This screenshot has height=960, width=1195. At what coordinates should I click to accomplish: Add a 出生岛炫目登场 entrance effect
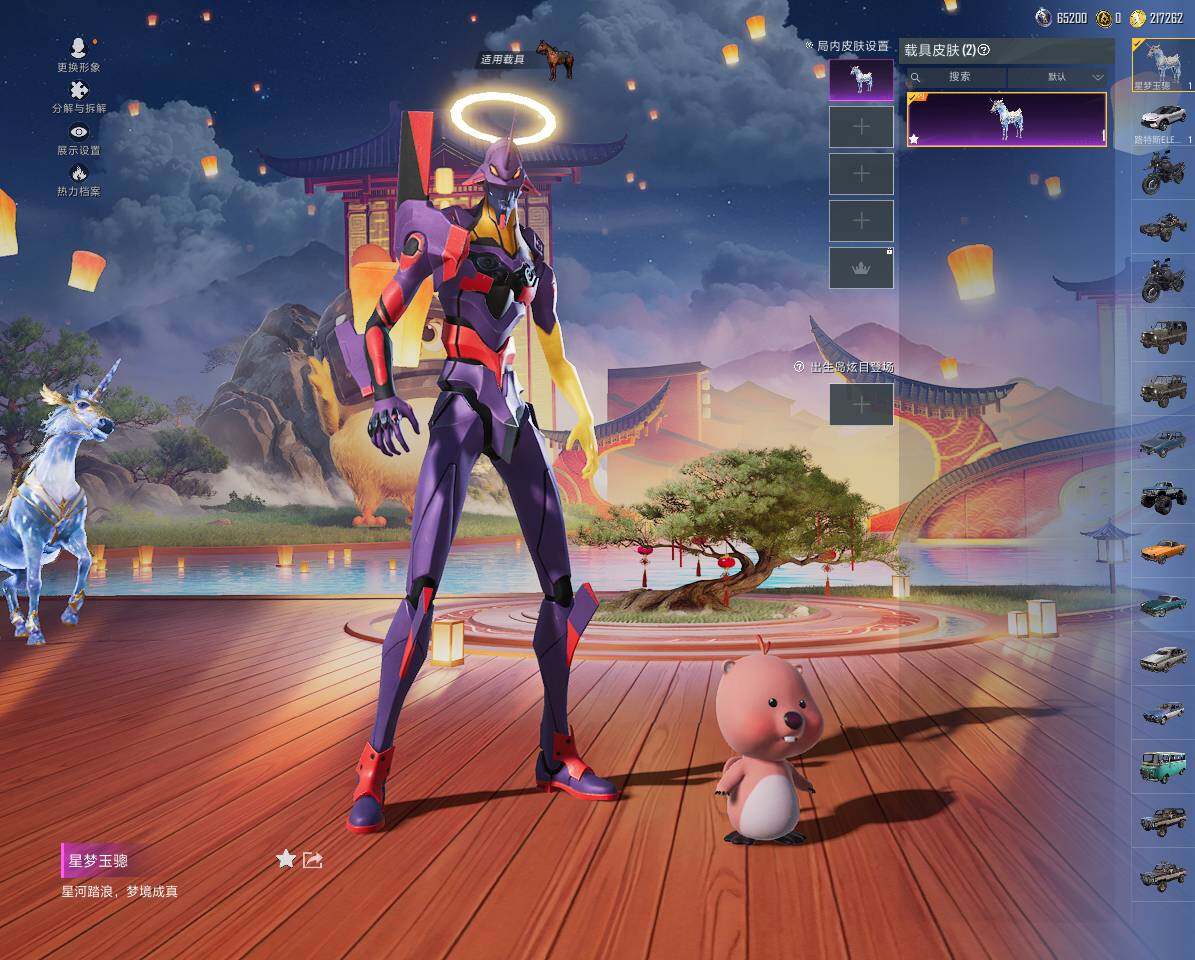click(861, 404)
